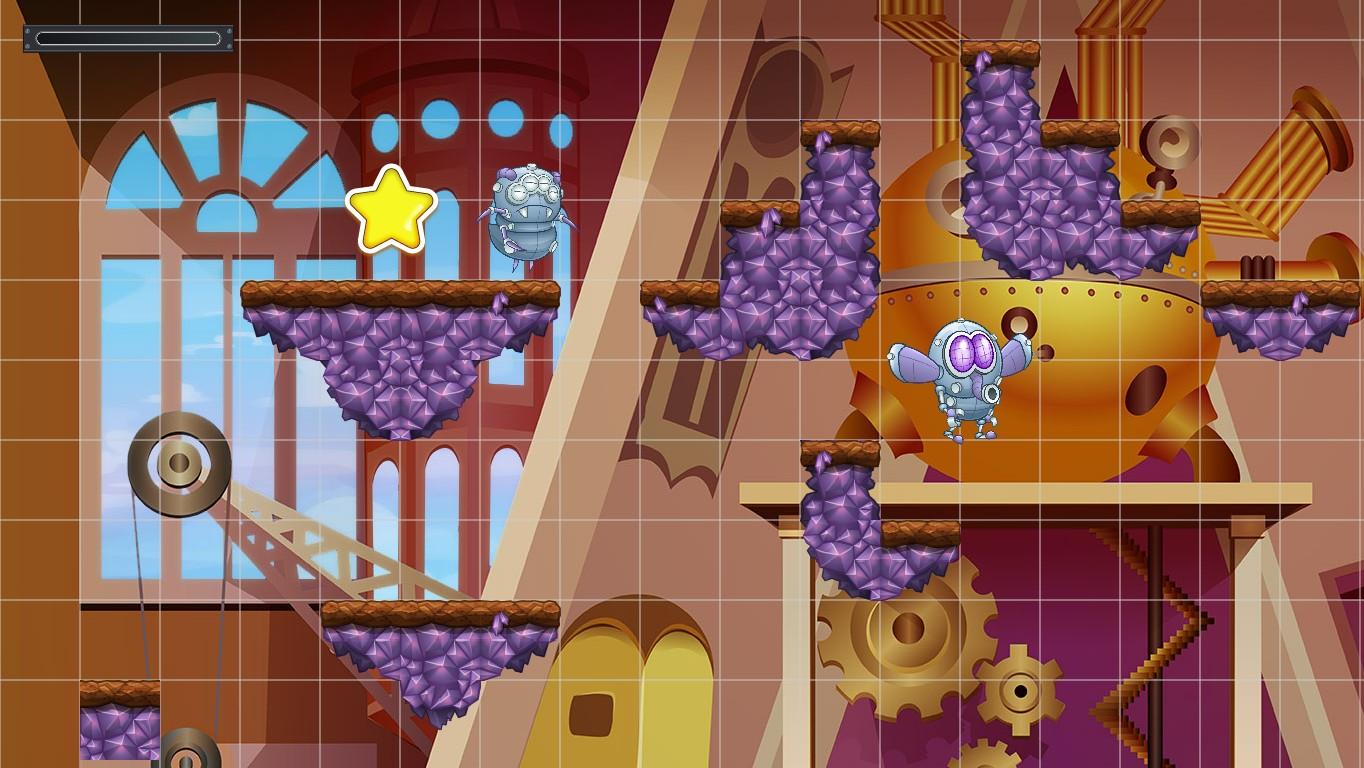The height and width of the screenshot is (768, 1364).
Task: Click the progress bar at top left
Action: (128, 38)
